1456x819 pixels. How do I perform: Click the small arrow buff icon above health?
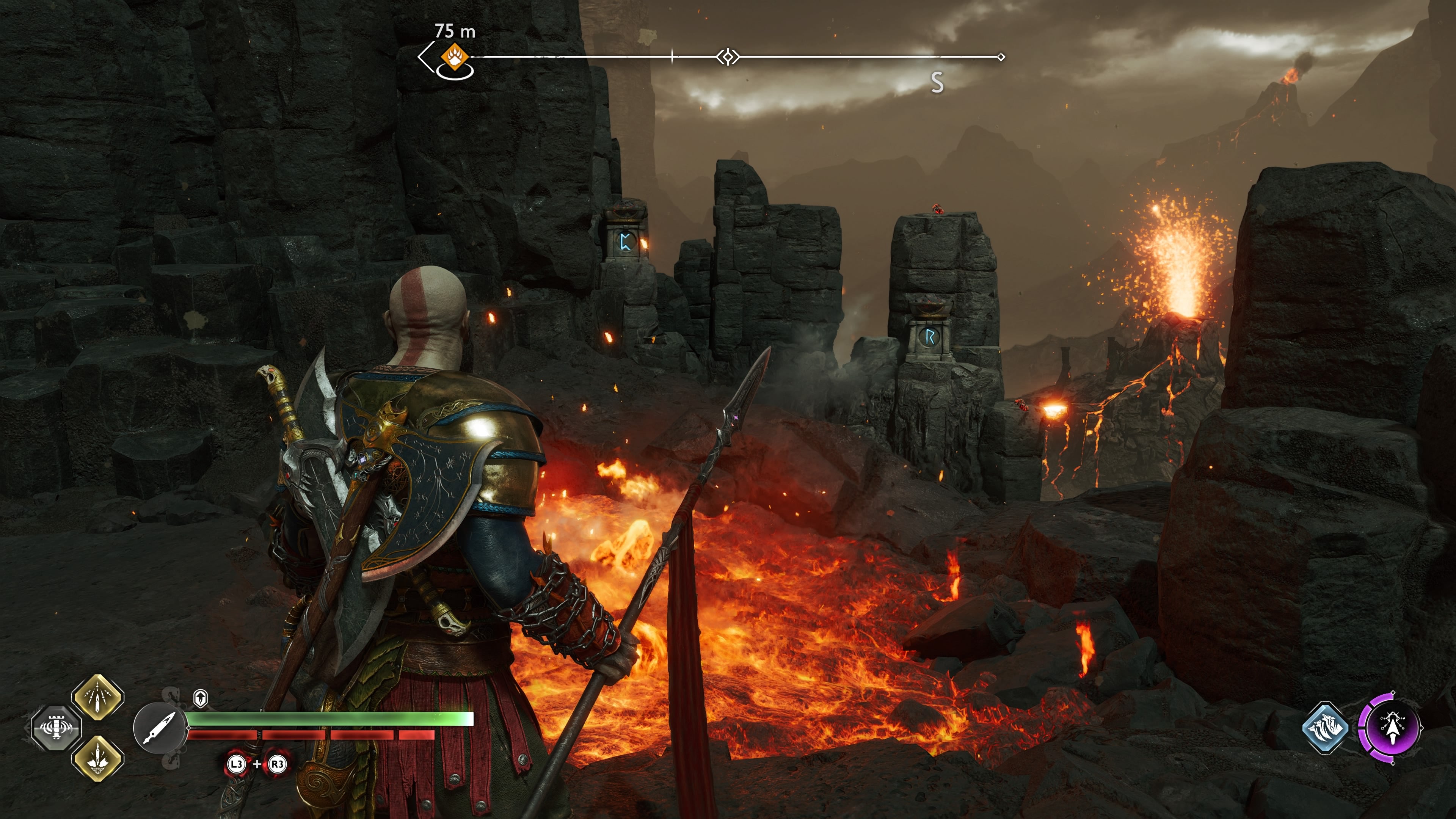point(200,698)
